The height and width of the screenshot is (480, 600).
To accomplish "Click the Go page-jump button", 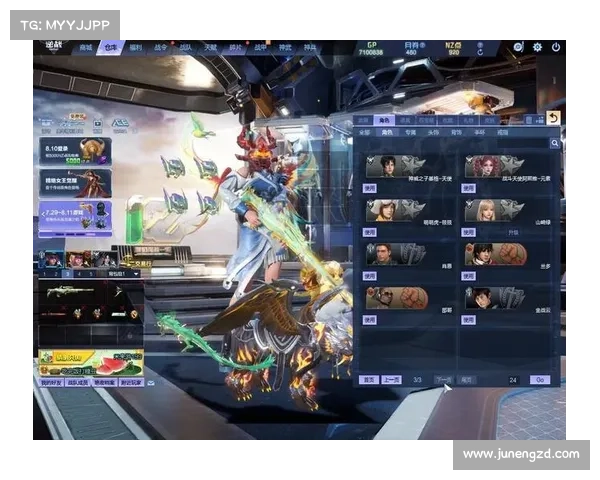I will 540,380.
